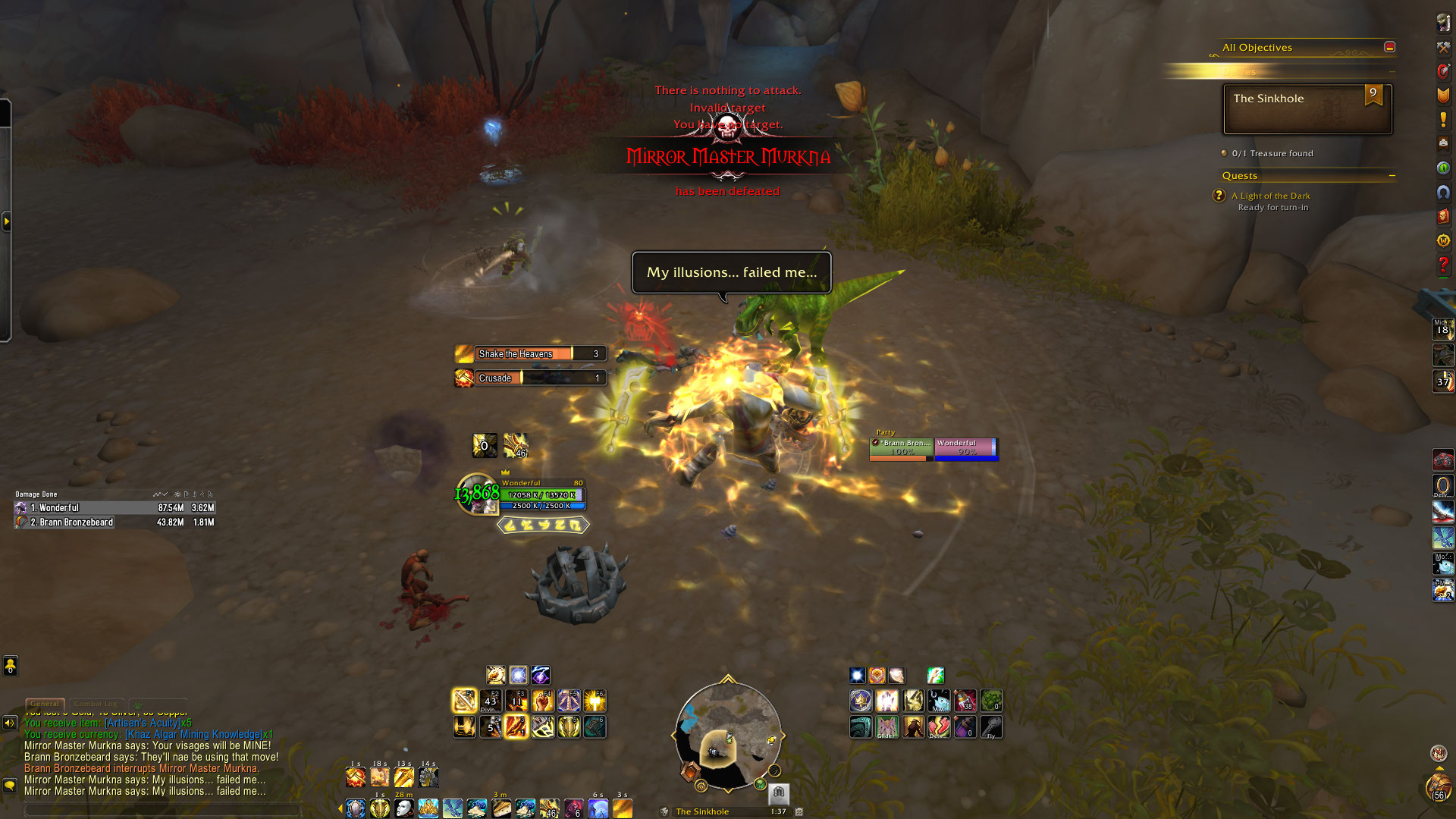Activate the Glider action button
This screenshot has width=1456, height=819.
pyautogui.click(x=887, y=727)
